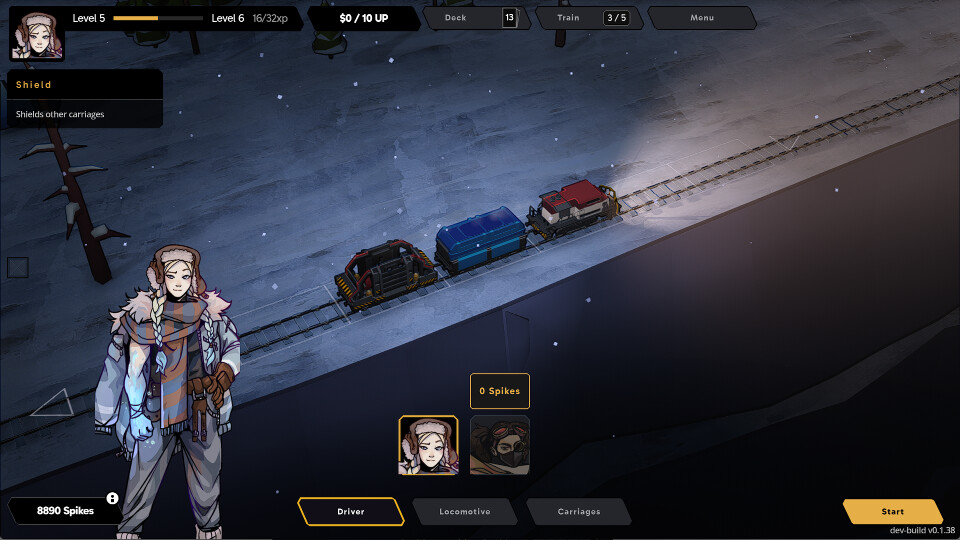The height and width of the screenshot is (540, 960).
Task: Open the Menu
Action: 702,18
